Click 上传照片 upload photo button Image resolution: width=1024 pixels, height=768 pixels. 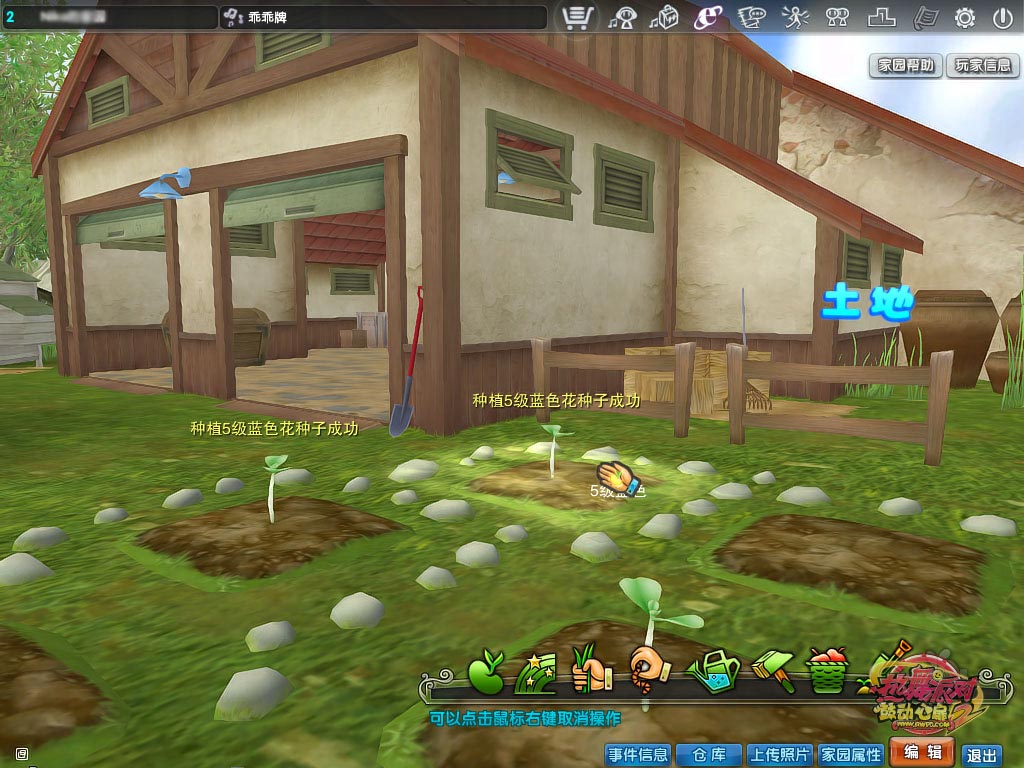[x=779, y=754]
